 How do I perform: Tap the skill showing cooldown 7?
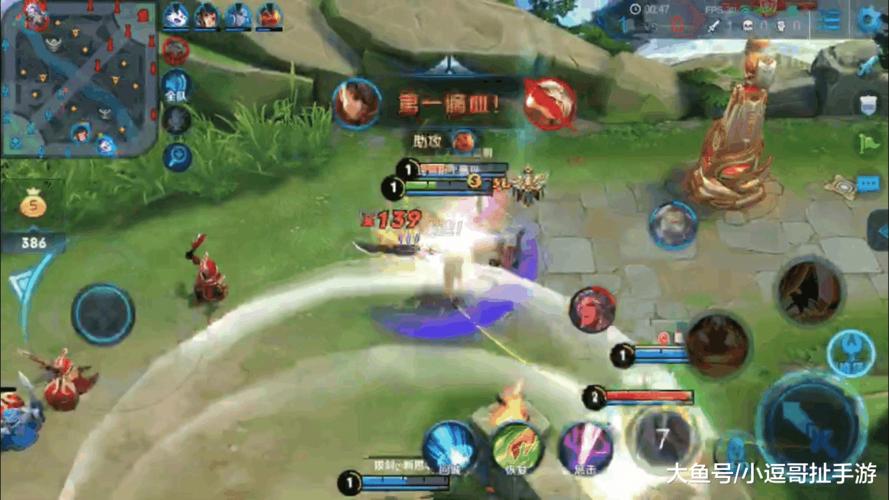(661, 438)
